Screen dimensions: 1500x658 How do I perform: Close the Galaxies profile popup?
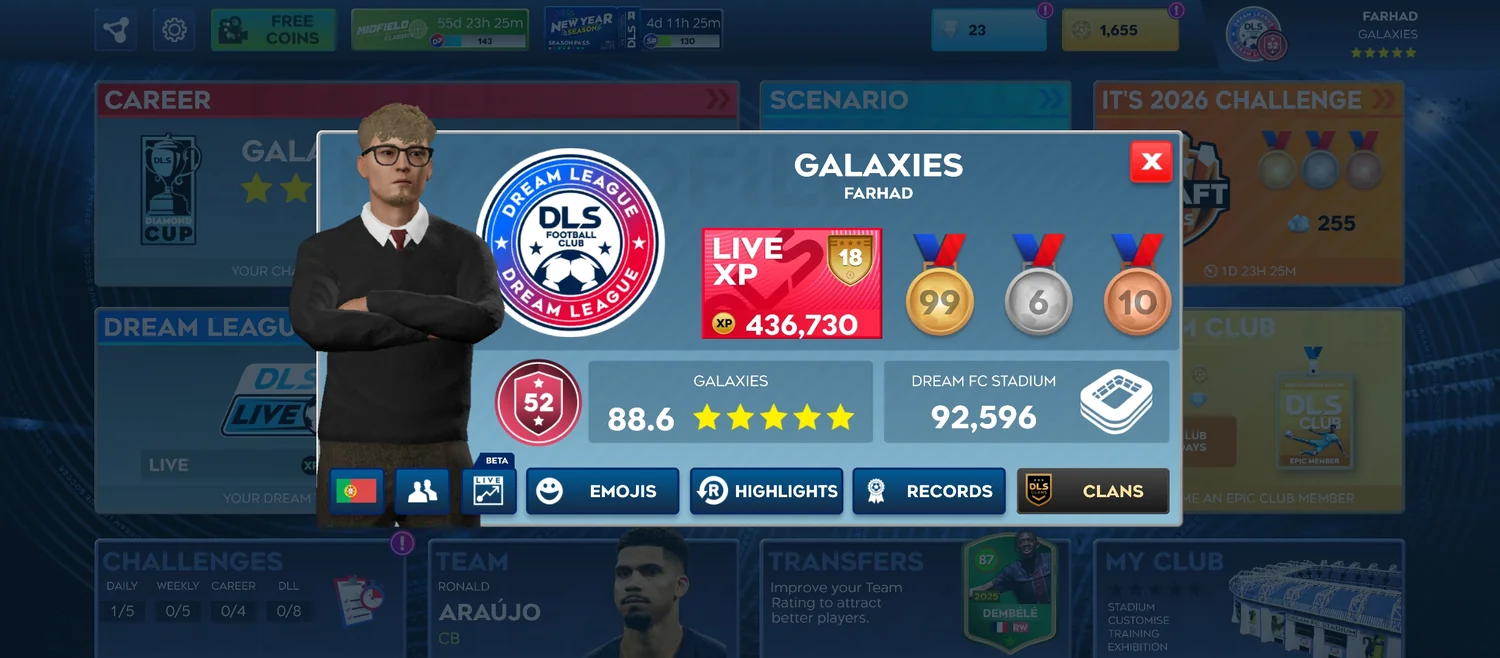point(1151,162)
